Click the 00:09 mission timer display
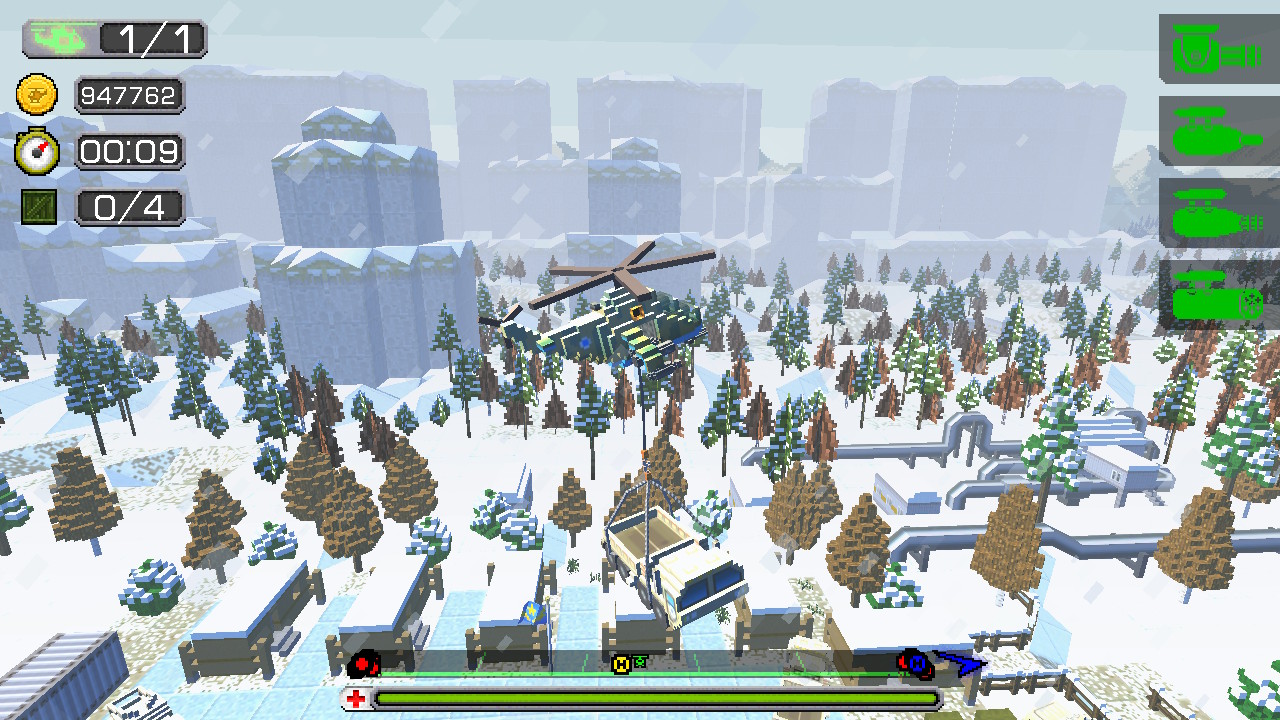 coord(130,151)
